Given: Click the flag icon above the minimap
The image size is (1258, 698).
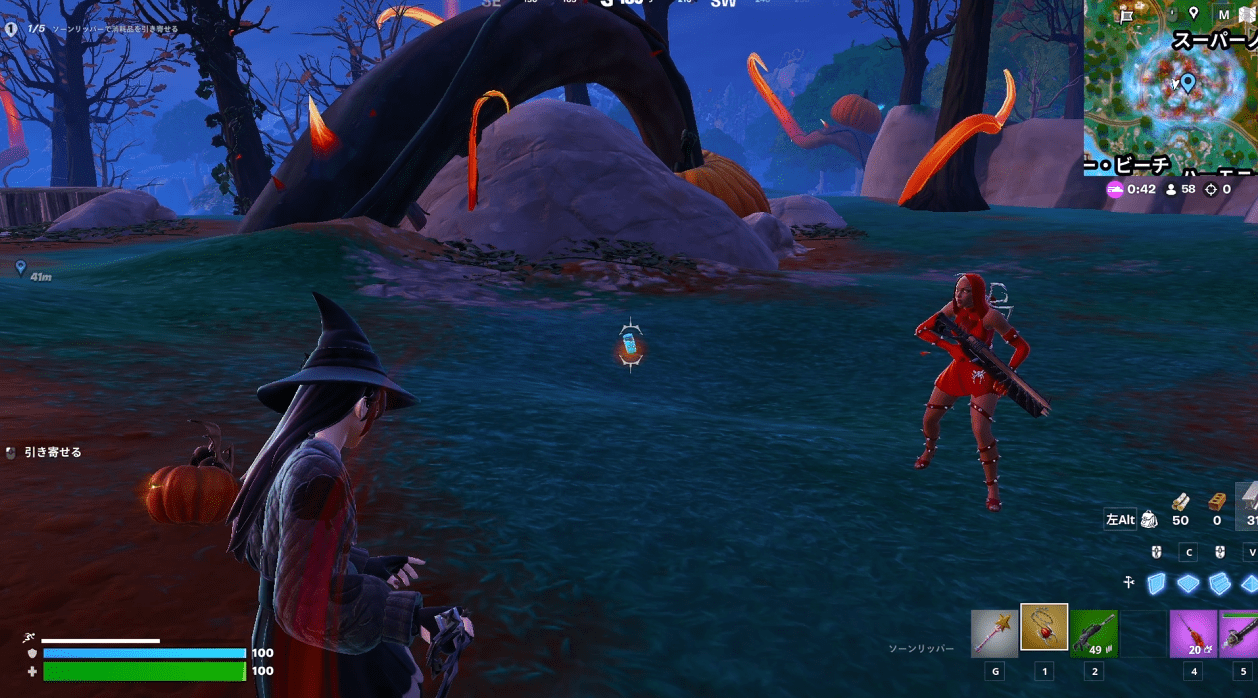Looking at the screenshot, I should (x=1127, y=14).
